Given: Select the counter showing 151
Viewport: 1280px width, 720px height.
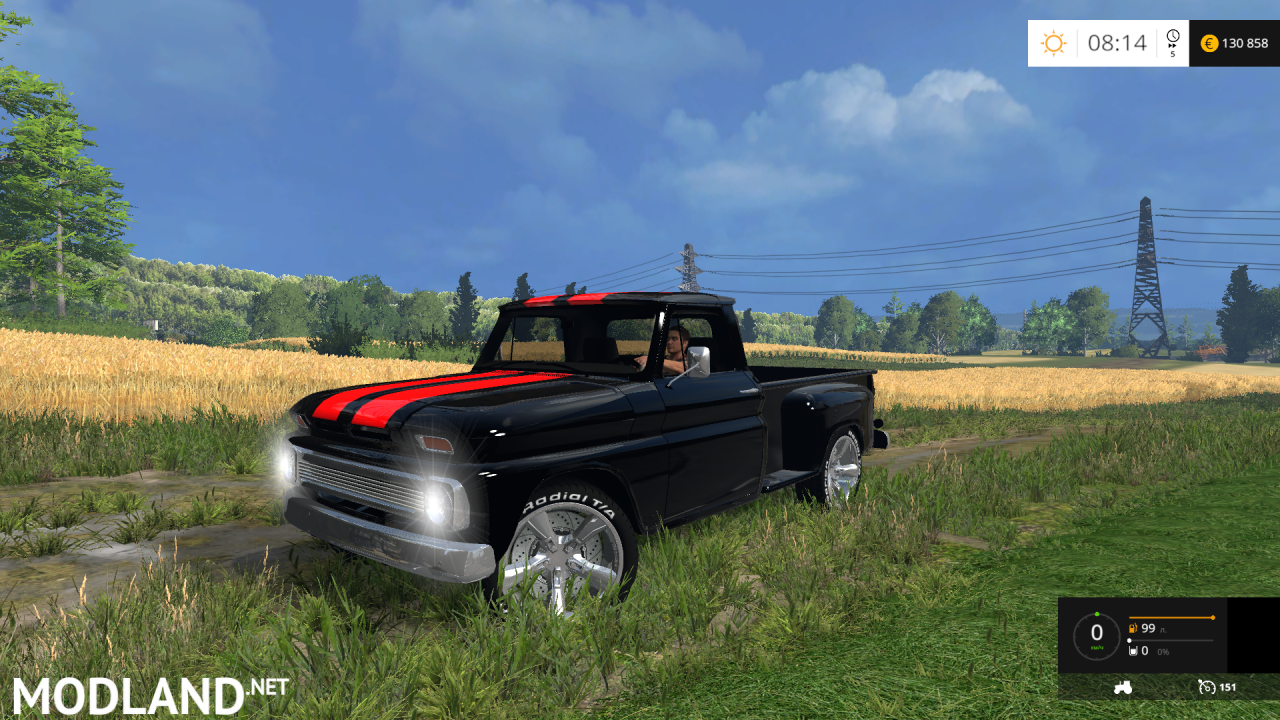Looking at the screenshot, I should (x=1228, y=688).
